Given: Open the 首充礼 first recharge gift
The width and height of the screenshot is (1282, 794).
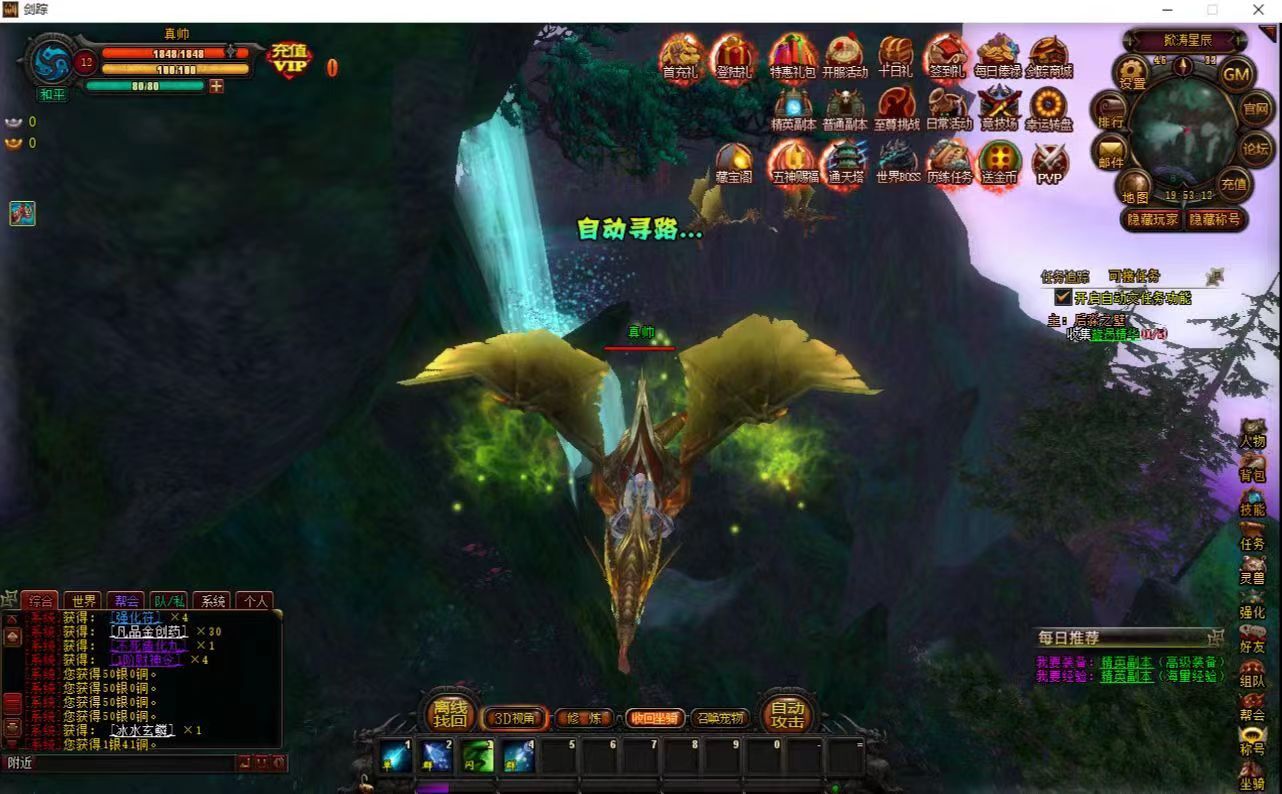Looking at the screenshot, I should tap(682, 58).
